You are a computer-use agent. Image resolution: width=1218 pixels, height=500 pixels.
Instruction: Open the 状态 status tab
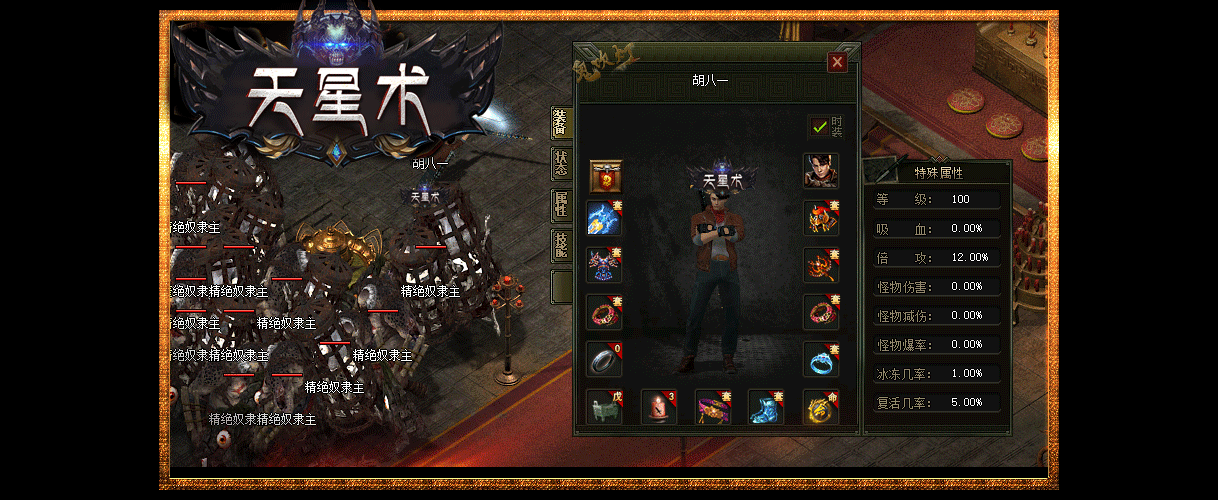(x=561, y=165)
